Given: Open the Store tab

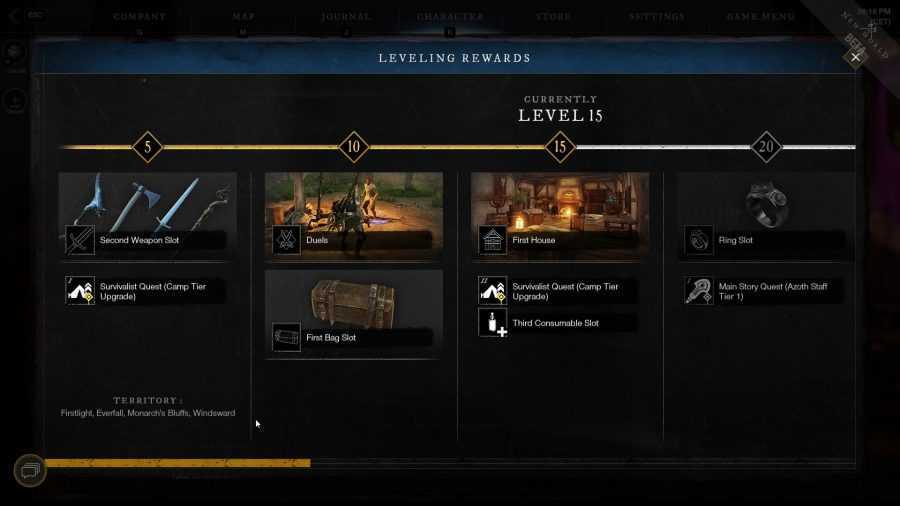Looking at the screenshot, I should (x=553, y=17).
